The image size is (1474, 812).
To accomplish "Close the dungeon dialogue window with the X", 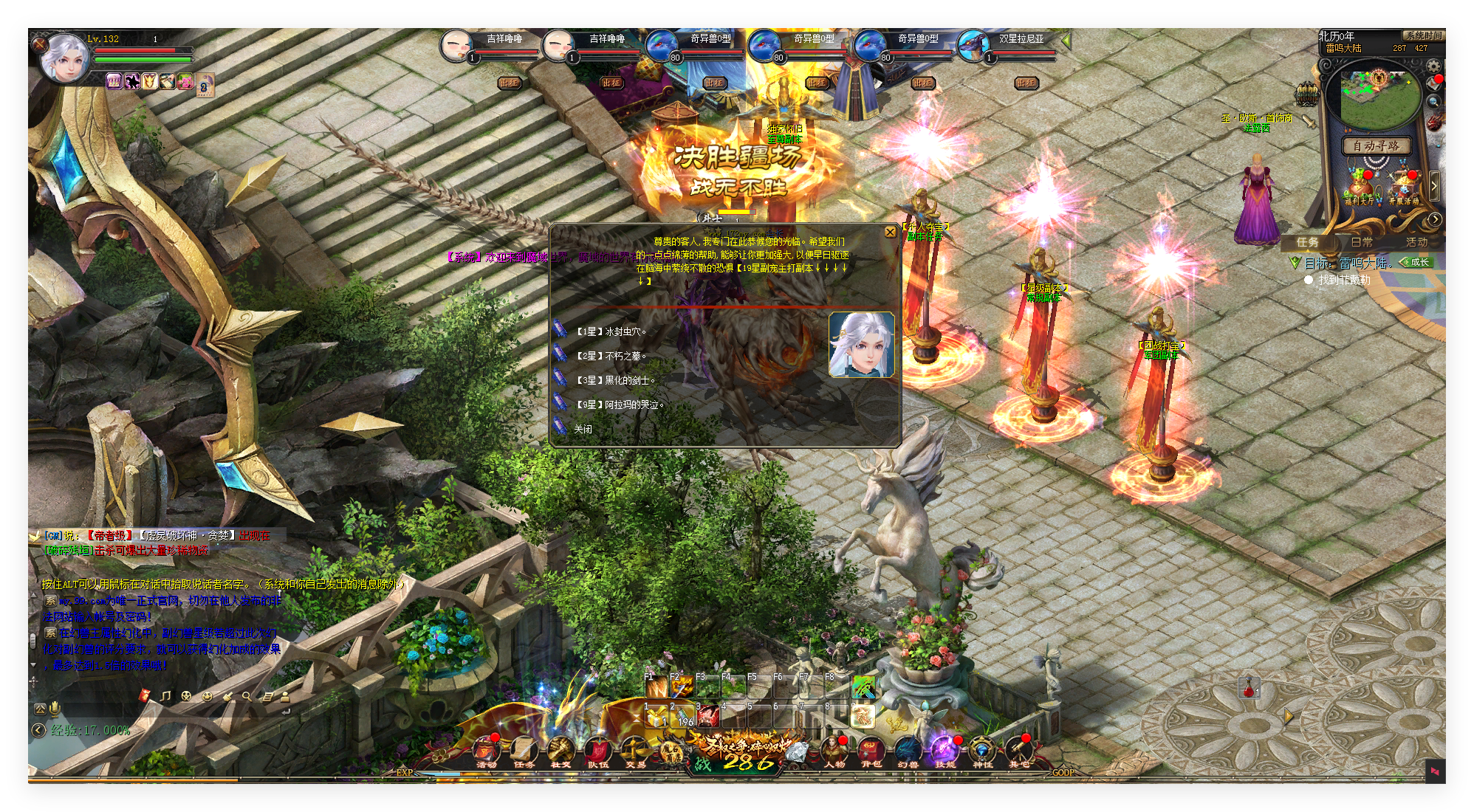I will [x=890, y=232].
